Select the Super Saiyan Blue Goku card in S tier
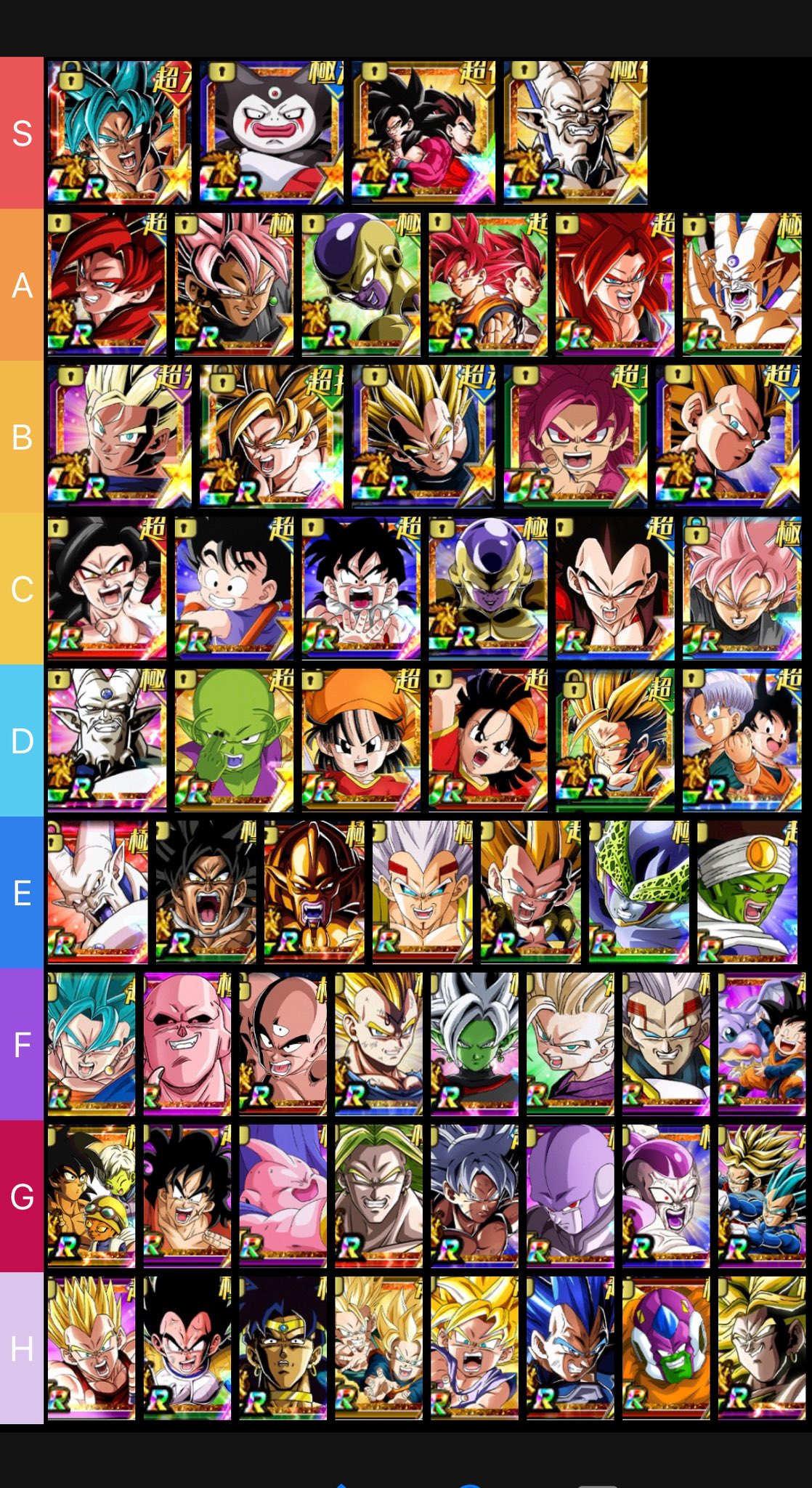This screenshot has height=1488, width=812. [119, 132]
